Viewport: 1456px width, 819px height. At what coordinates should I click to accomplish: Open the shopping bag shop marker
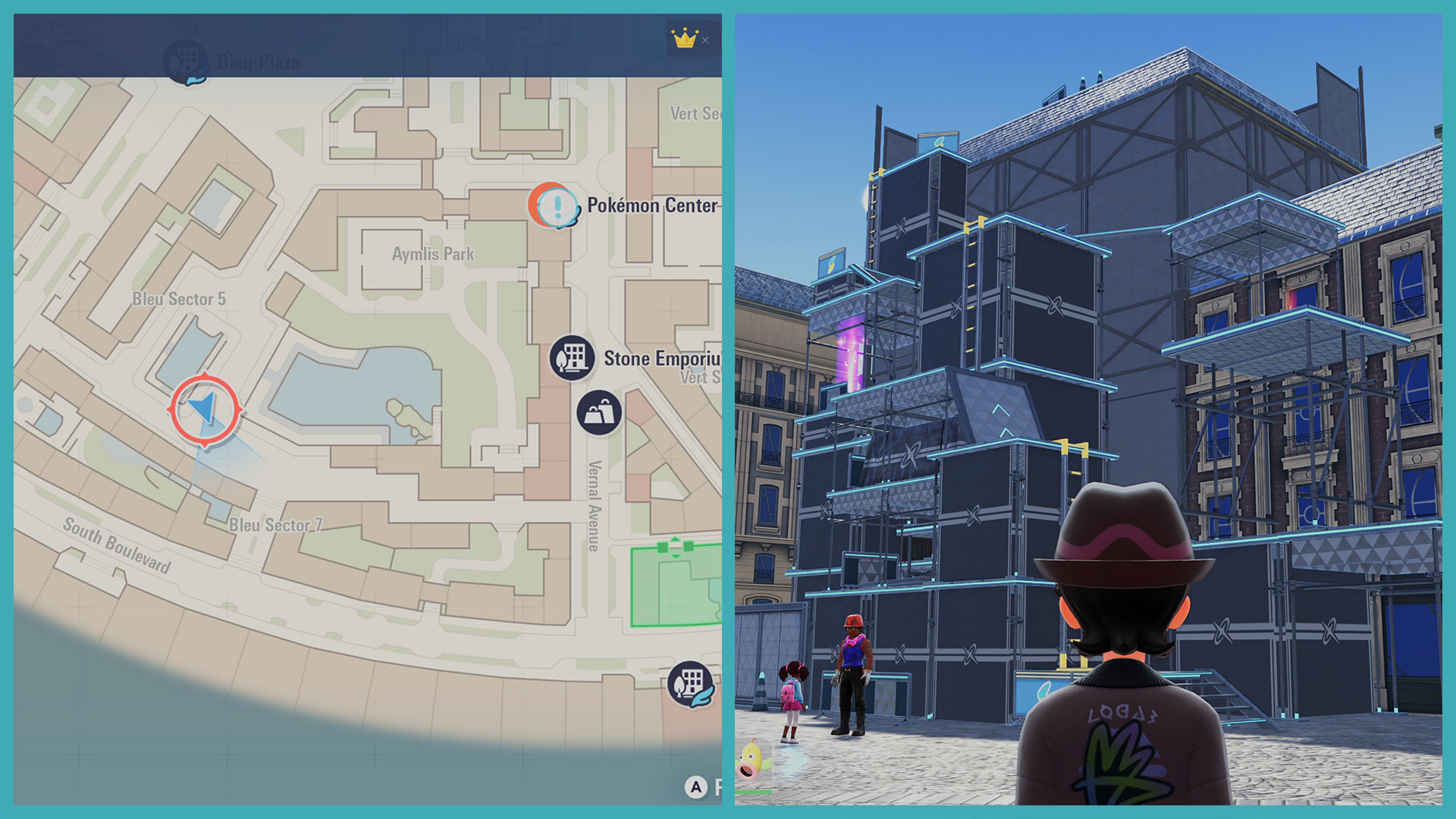click(x=599, y=413)
